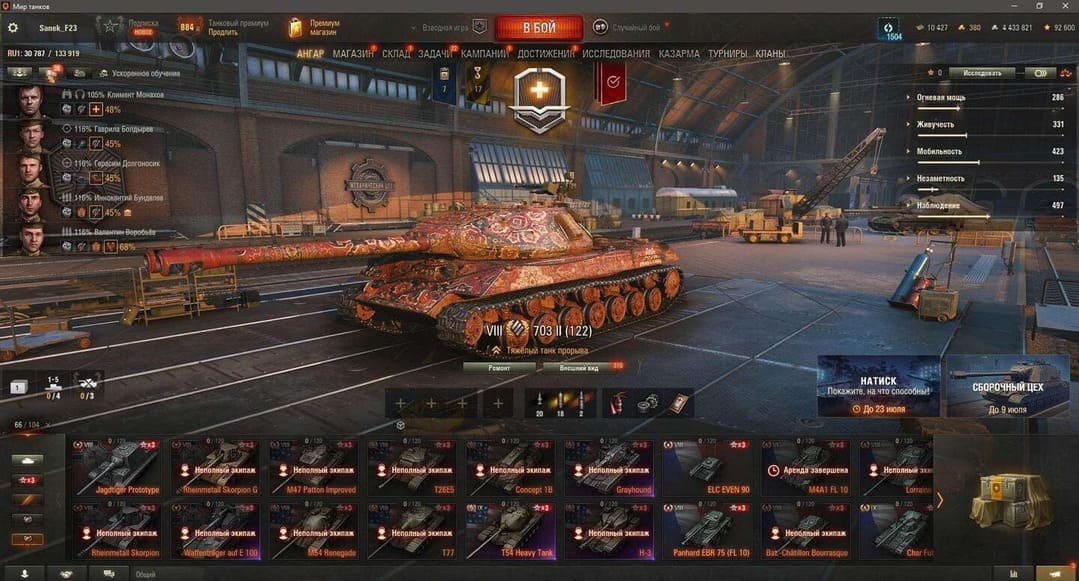Open the settings gear menu
This screenshot has width=1079, height=581.
pos(13,28)
